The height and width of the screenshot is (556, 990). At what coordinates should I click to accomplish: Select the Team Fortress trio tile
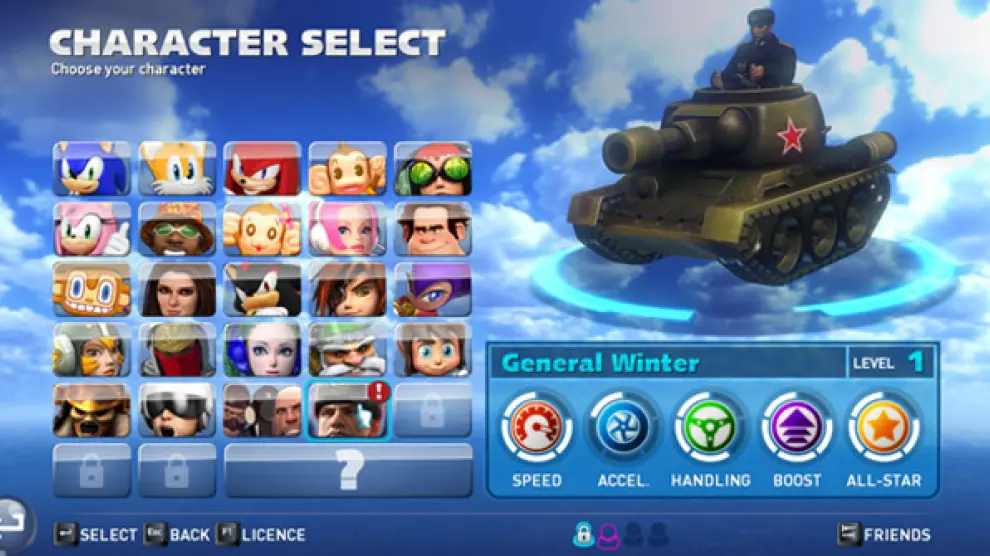pyautogui.click(x=262, y=410)
